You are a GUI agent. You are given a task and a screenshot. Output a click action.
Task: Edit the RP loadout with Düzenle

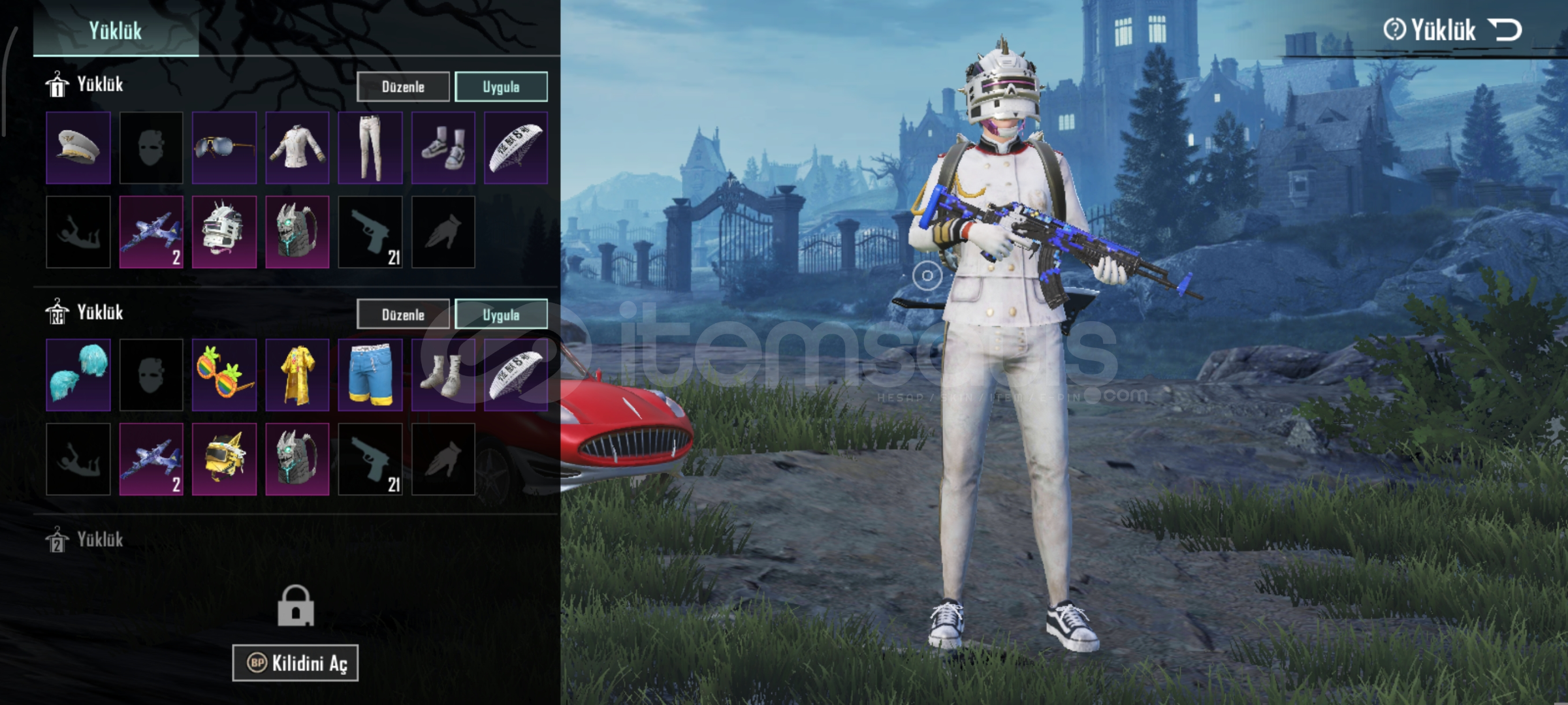point(403,315)
